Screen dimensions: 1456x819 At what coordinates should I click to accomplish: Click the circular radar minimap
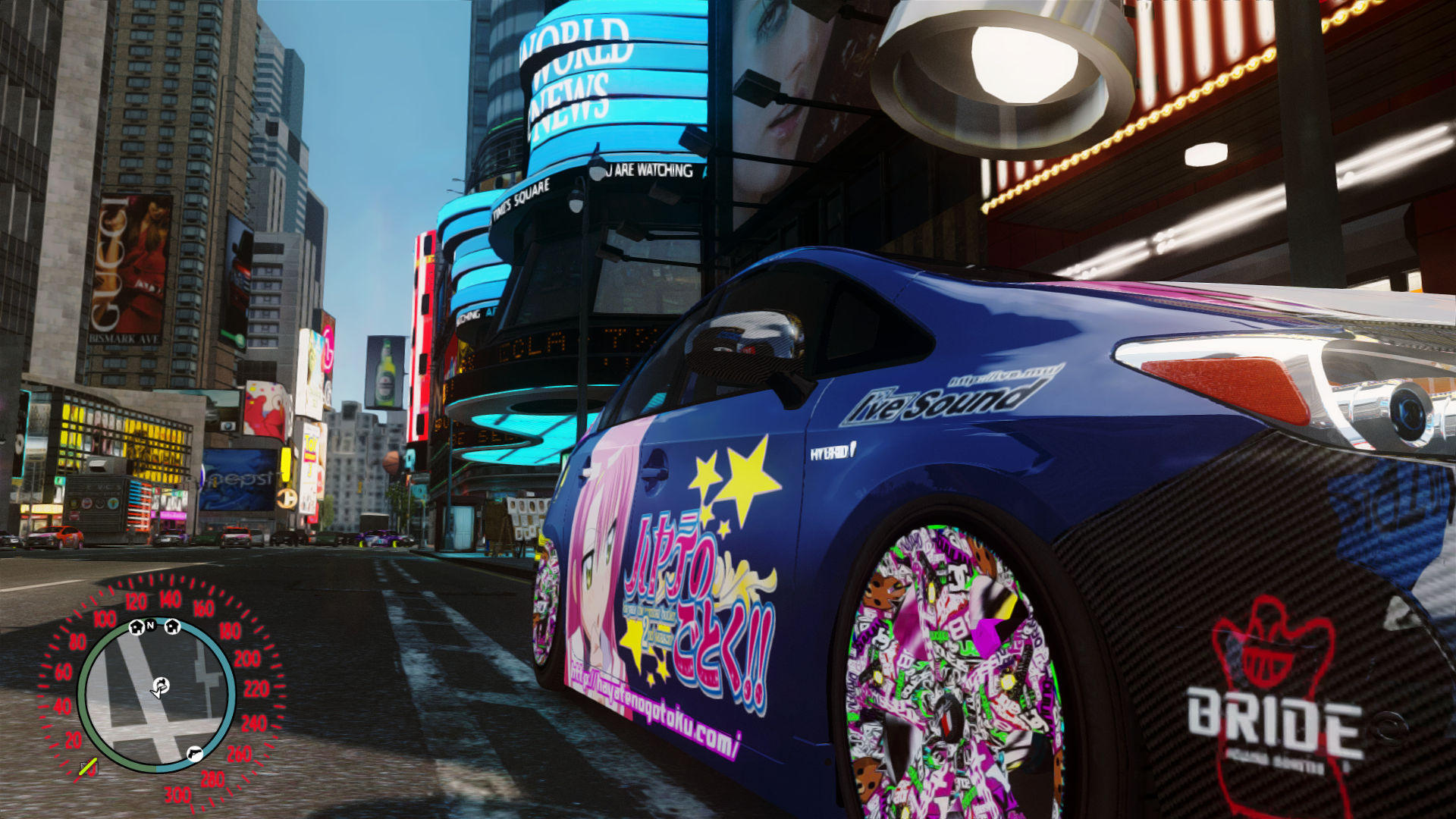click(156, 694)
